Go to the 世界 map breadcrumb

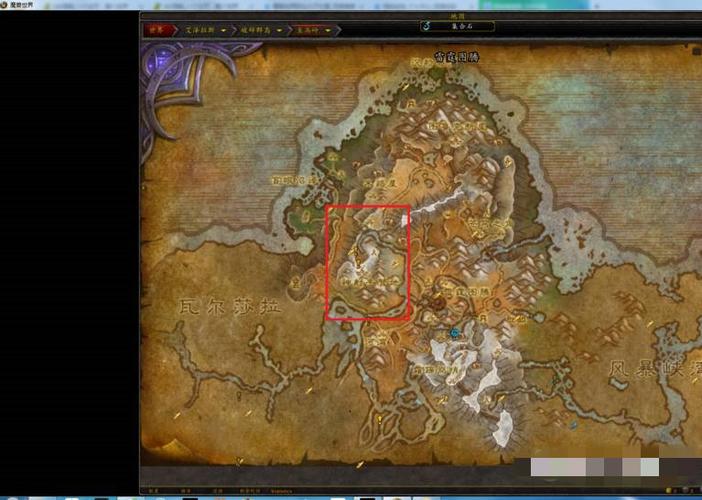coord(157,31)
